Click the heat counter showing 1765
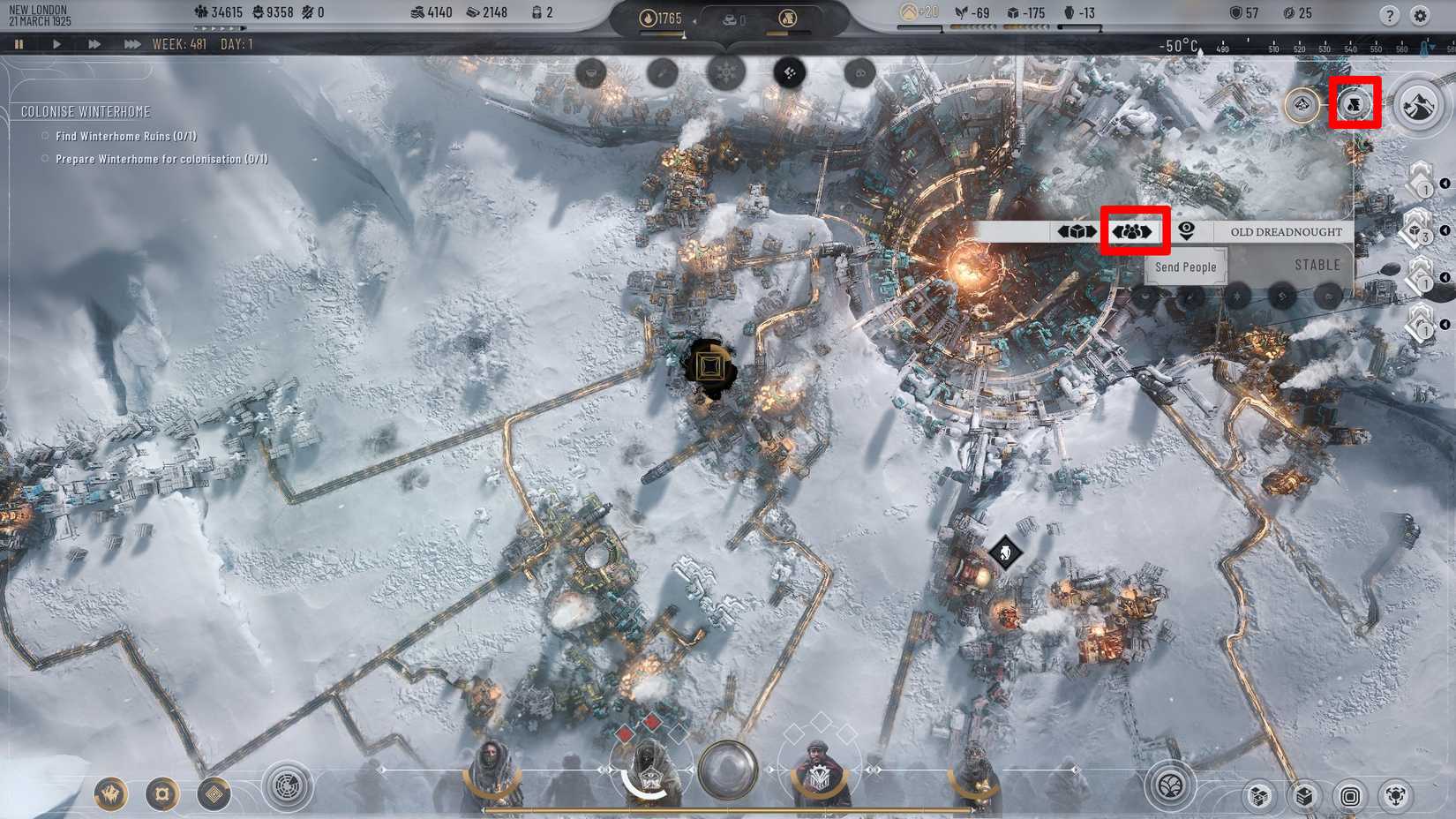Viewport: 1456px width, 819px height. pyautogui.click(x=657, y=17)
